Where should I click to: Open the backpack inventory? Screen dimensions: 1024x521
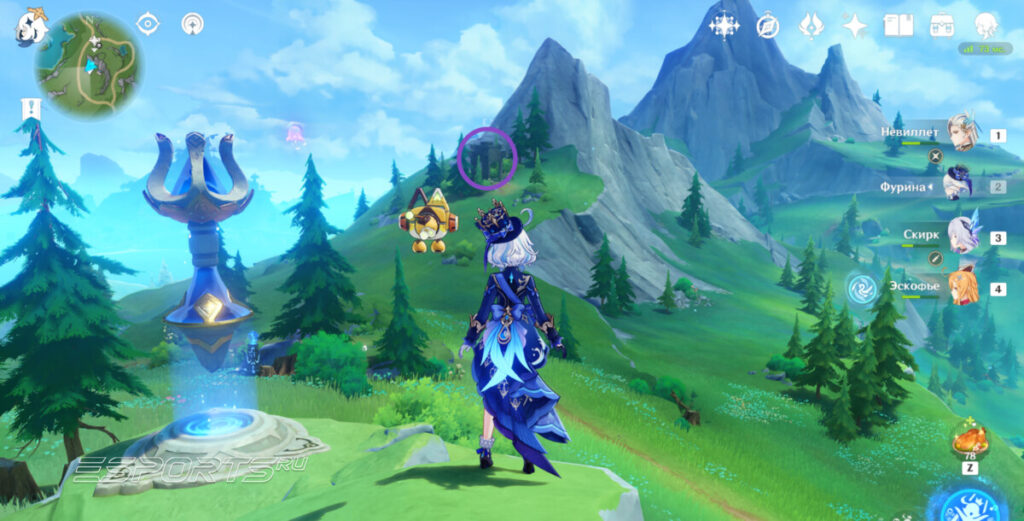click(x=941, y=26)
